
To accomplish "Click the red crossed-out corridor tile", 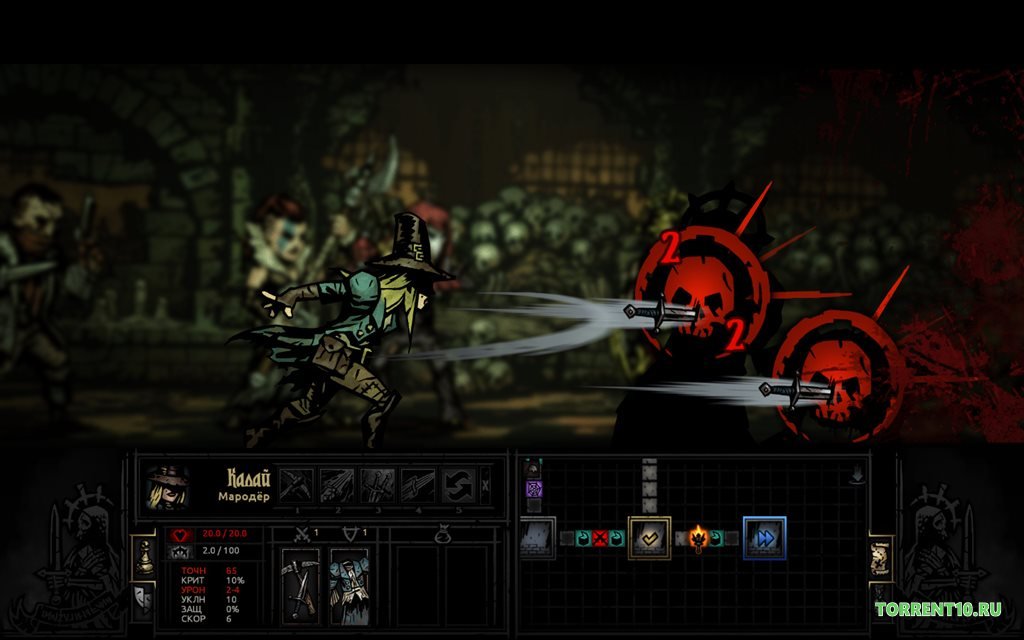I will click(600, 538).
